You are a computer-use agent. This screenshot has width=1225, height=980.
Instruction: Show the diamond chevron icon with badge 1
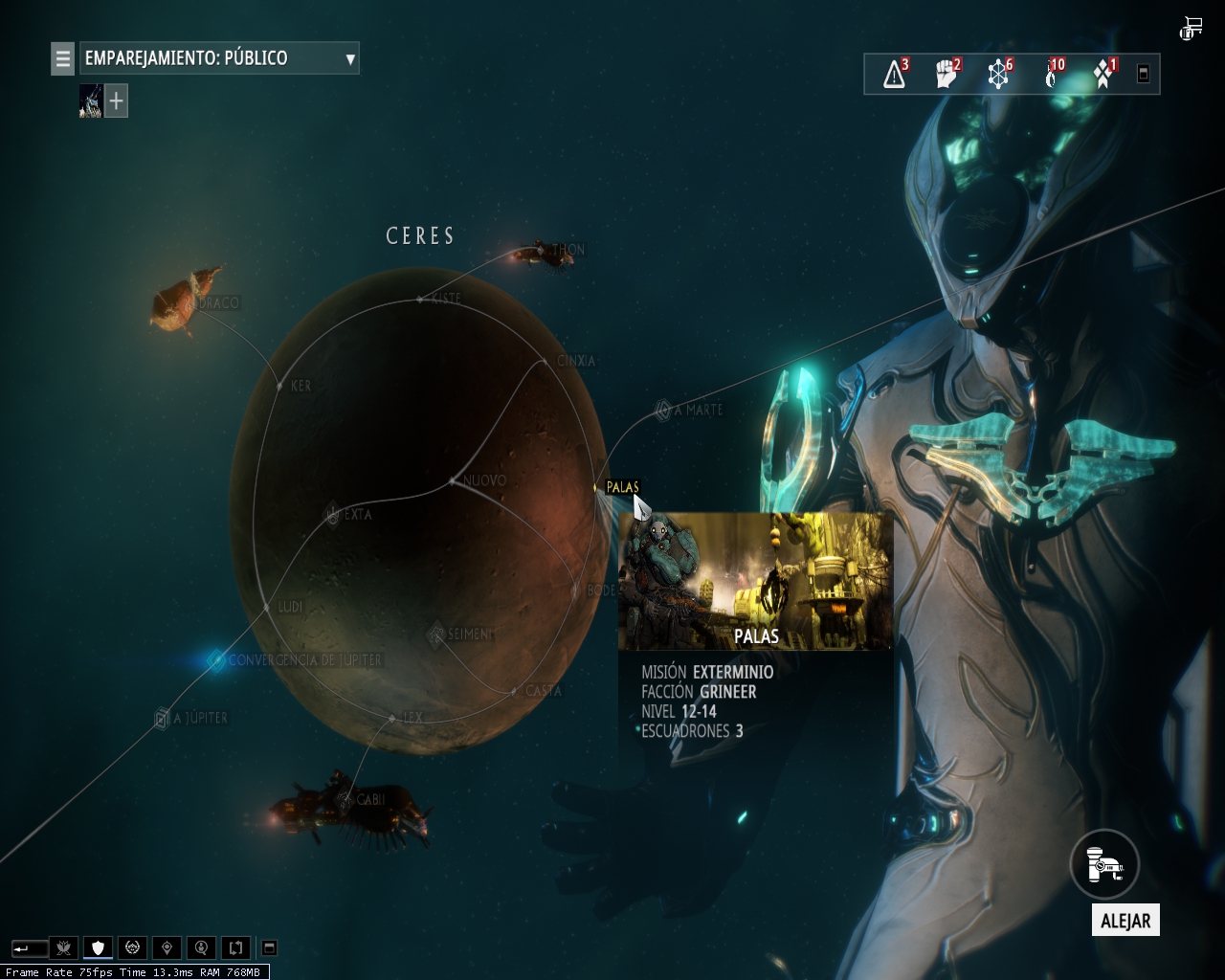click(1103, 74)
